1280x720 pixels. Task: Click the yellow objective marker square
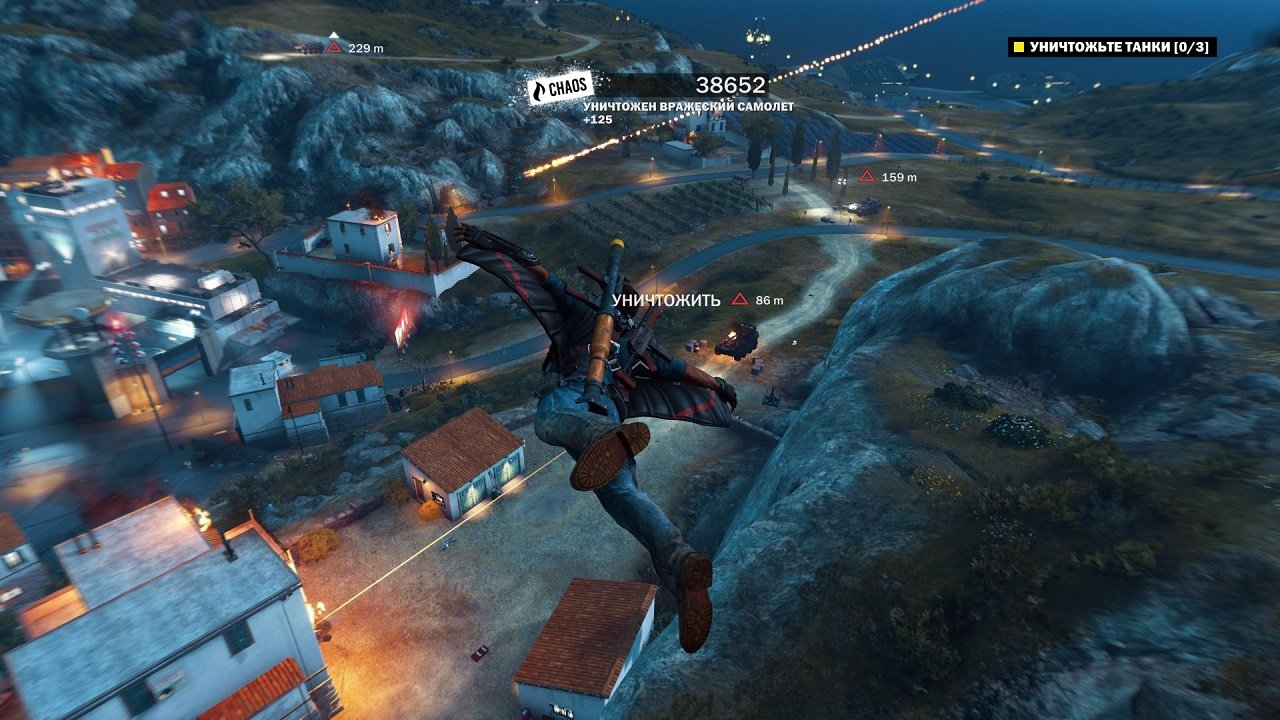tap(1018, 45)
